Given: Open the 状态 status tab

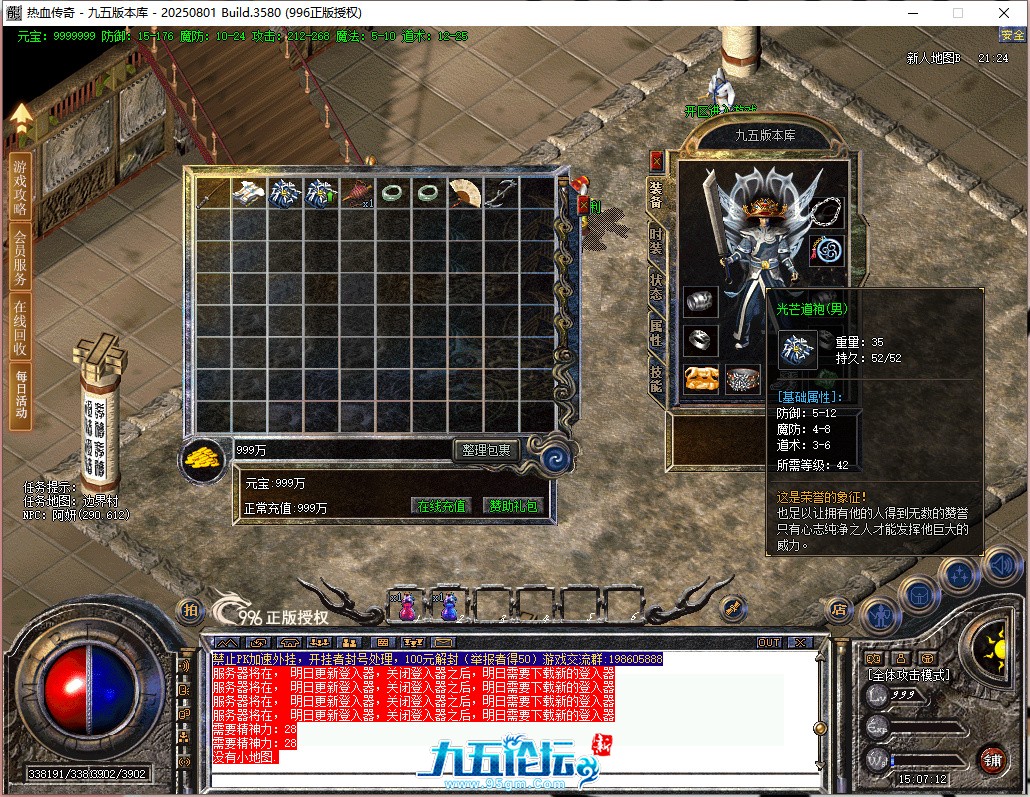Looking at the screenshot, I should (656, 285).
